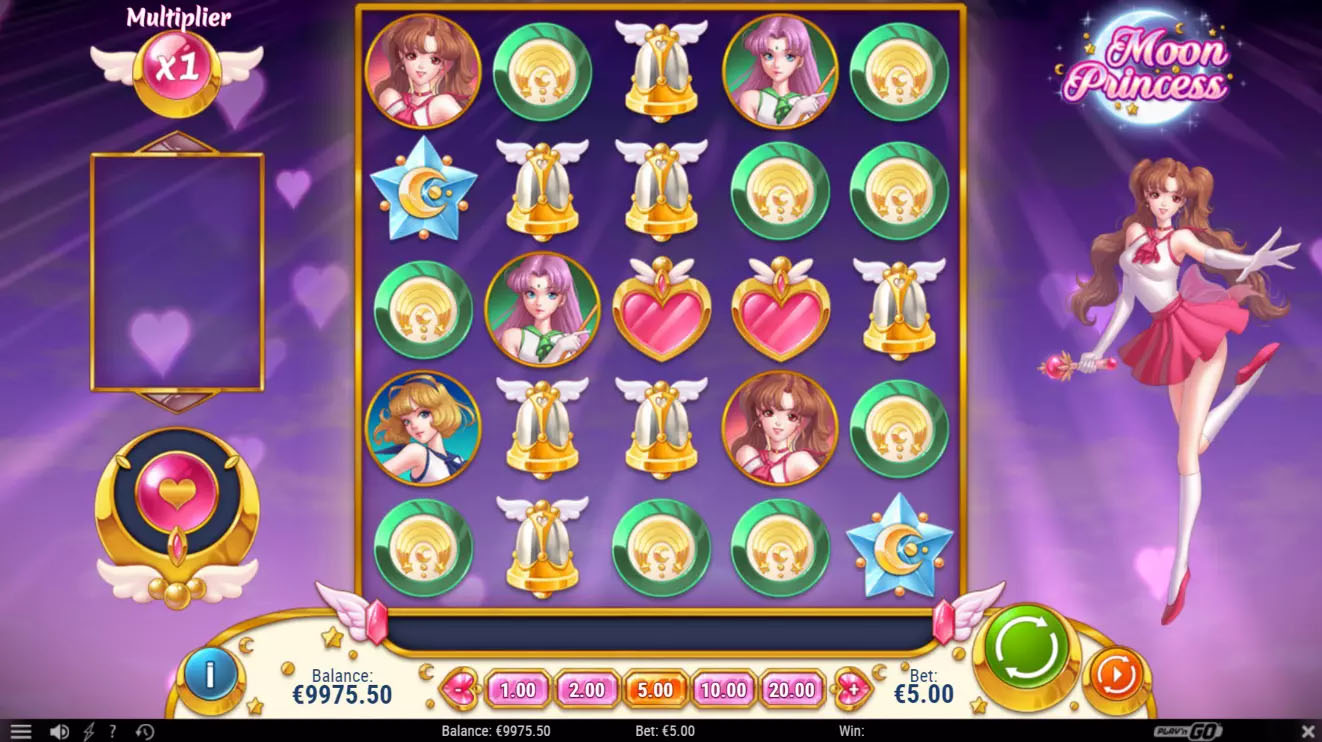This screenshot has height=742, width=1322.
Task: Close the game via the X icon
Action: click(1306, 730)
